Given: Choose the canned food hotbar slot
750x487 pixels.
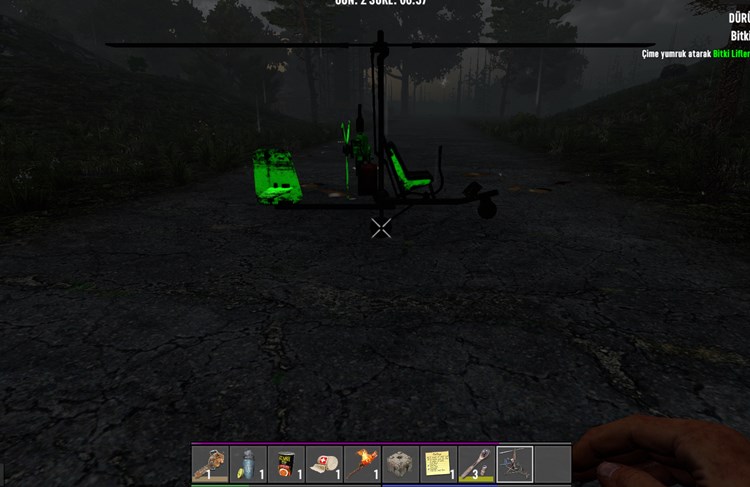Looking at the screenshot, I should (x=286, y=464).
